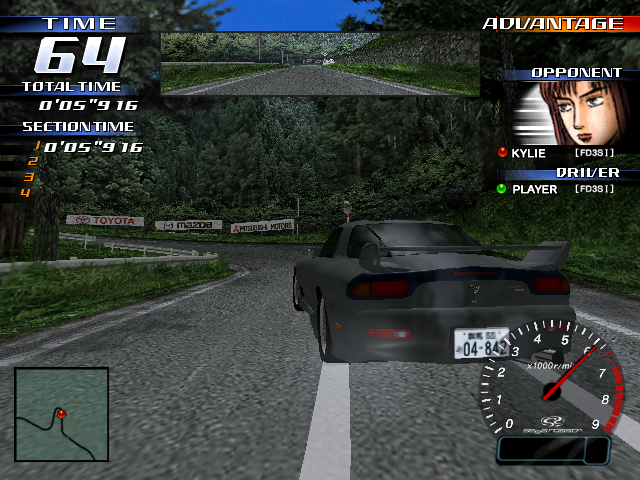
Task: Click the track minimap
Action: click(x=61, y=414)
